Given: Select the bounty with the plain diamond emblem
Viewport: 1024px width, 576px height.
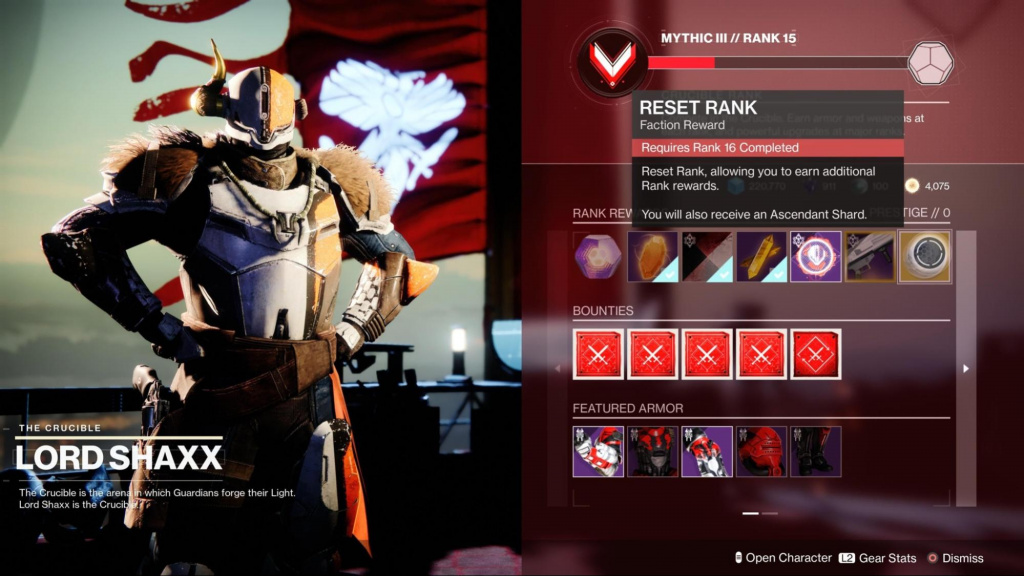Looking at the screenshot, I should tap(816, 354).
